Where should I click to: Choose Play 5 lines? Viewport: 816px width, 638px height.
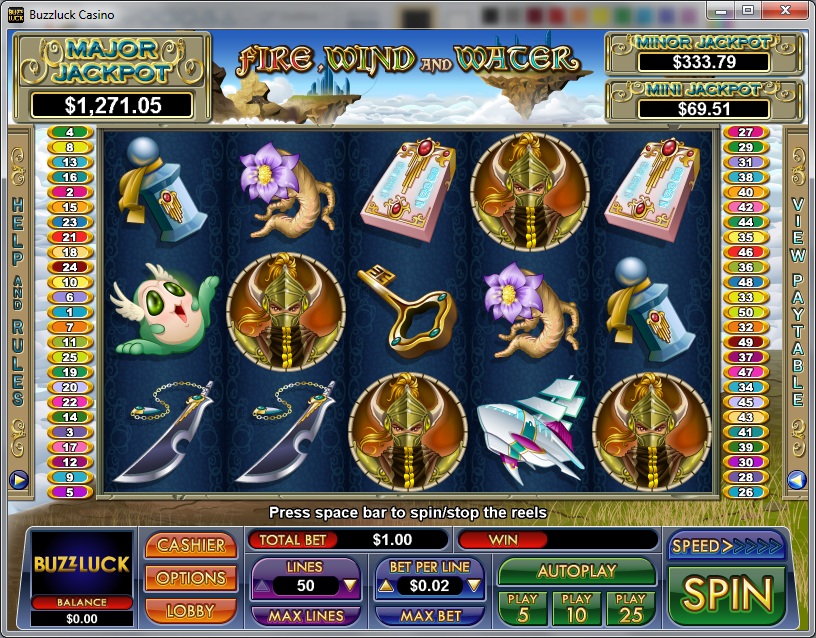(523, 606)
